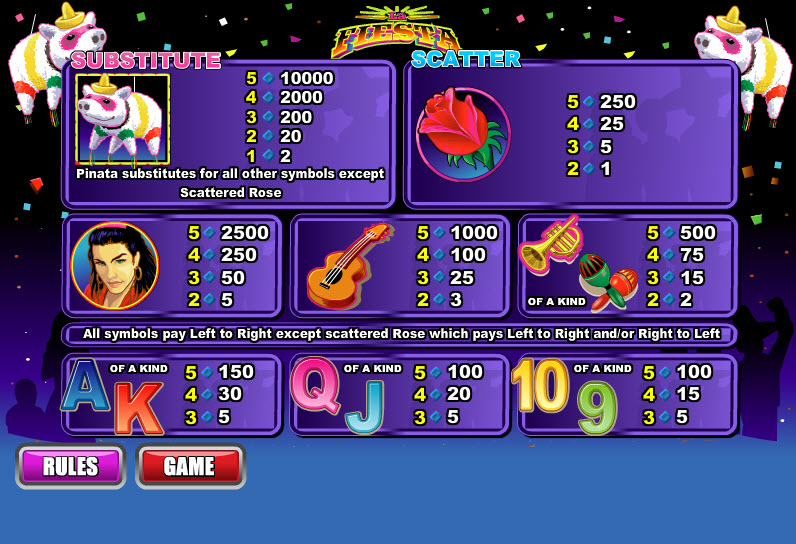796x544 pixels.
Task: Open the Rules page
Action: click(x=70, y=466)
